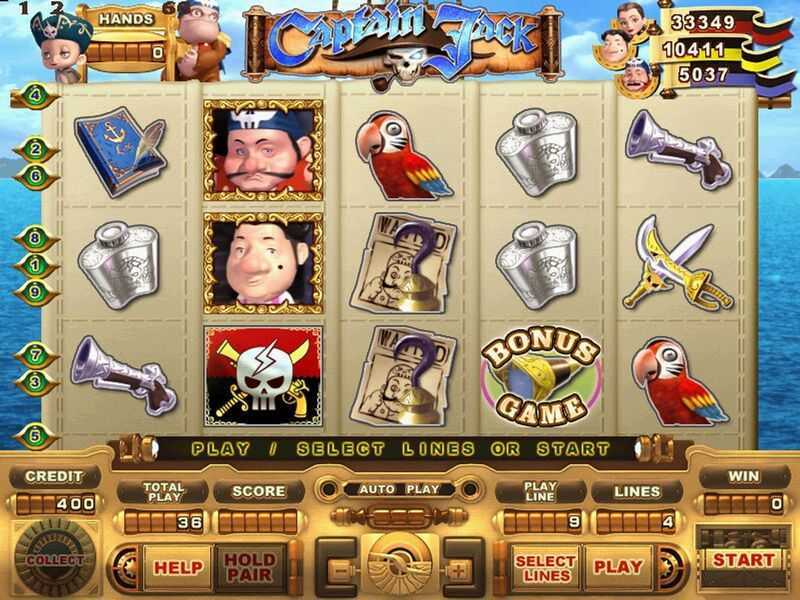Click the START button

pyautogui.click(x=743, y=560)
